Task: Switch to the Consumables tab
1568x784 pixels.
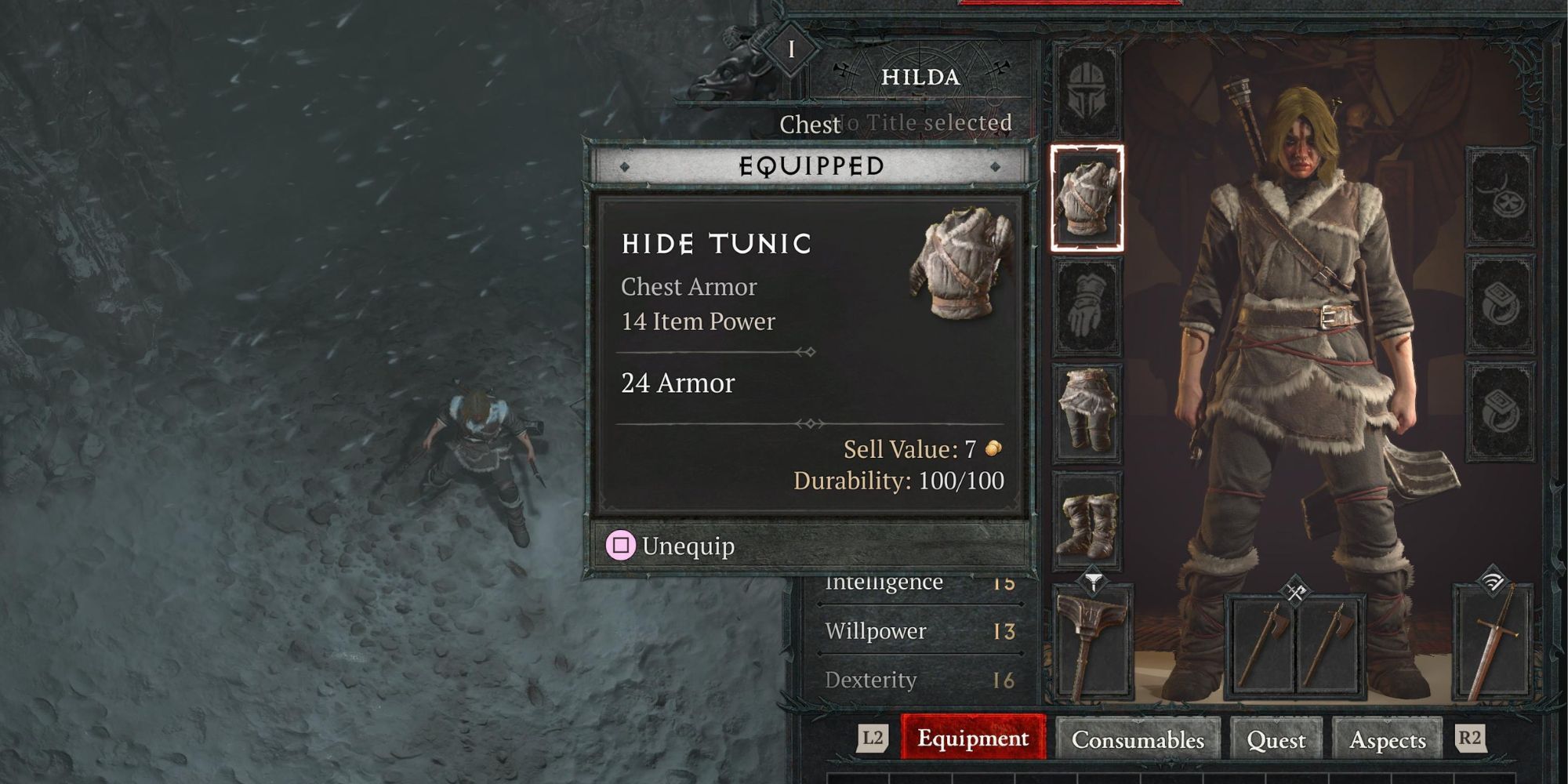Action: coord(1138,739)
